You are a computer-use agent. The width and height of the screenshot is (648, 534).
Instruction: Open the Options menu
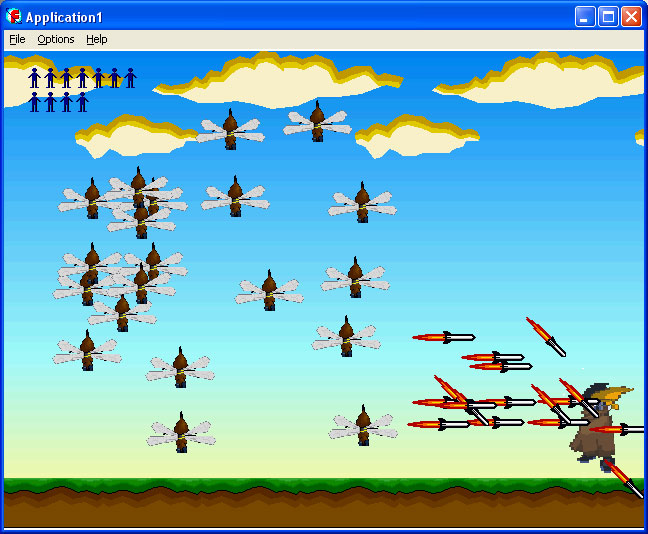(x=56, y=39)
